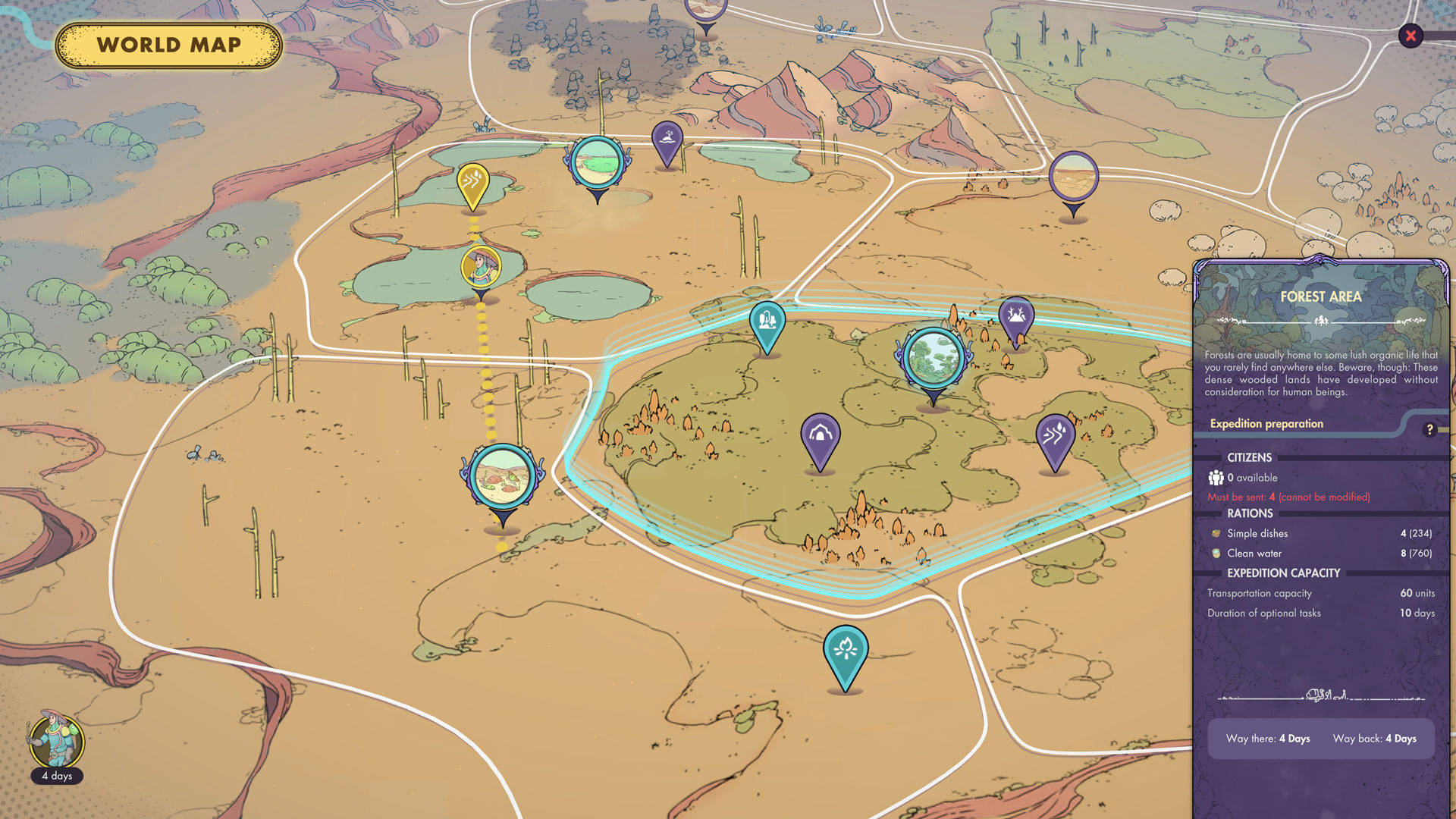Choose the purple river marker pin

pos(1055,436)
